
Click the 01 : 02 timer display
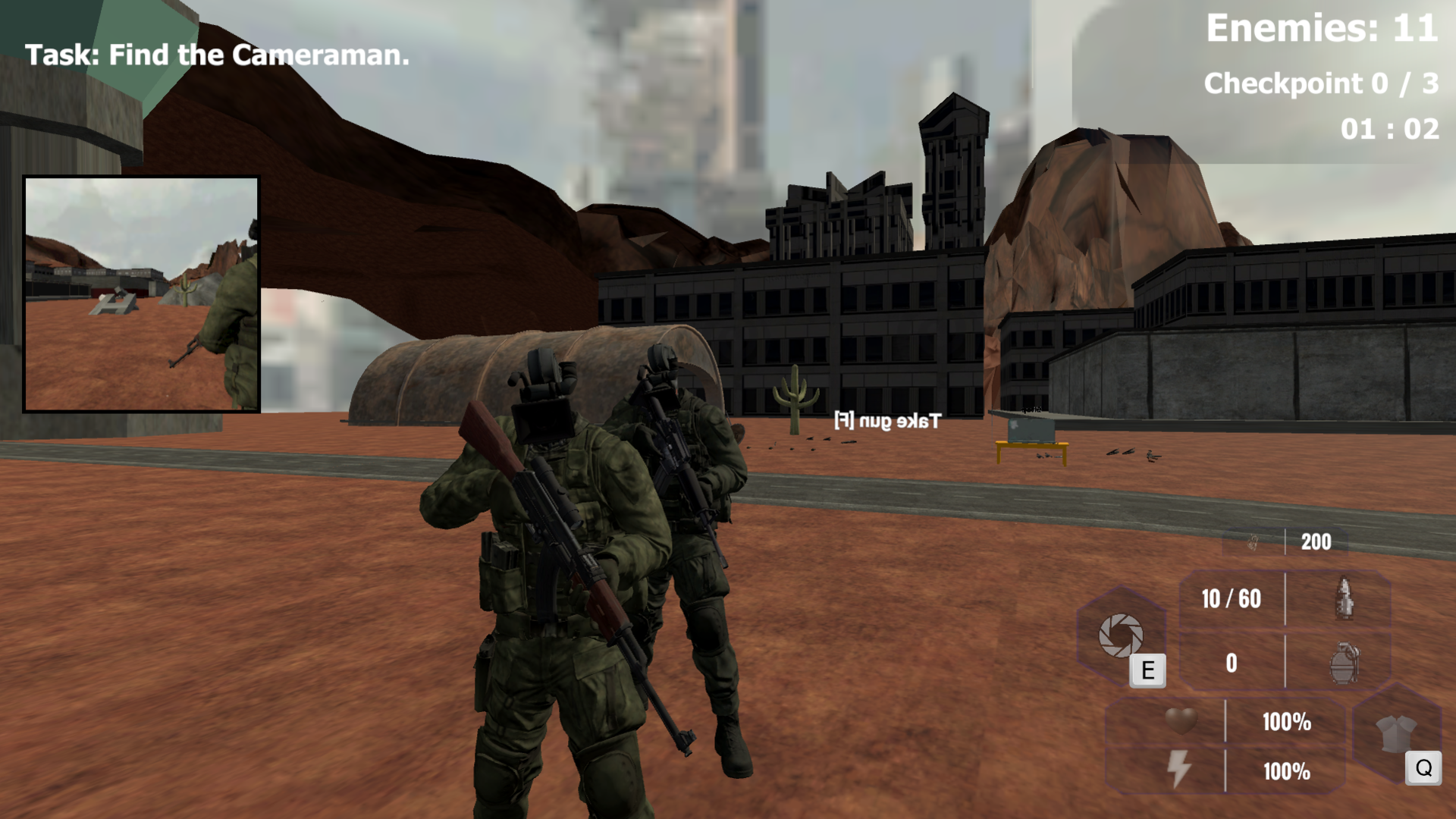(1392, 130)
